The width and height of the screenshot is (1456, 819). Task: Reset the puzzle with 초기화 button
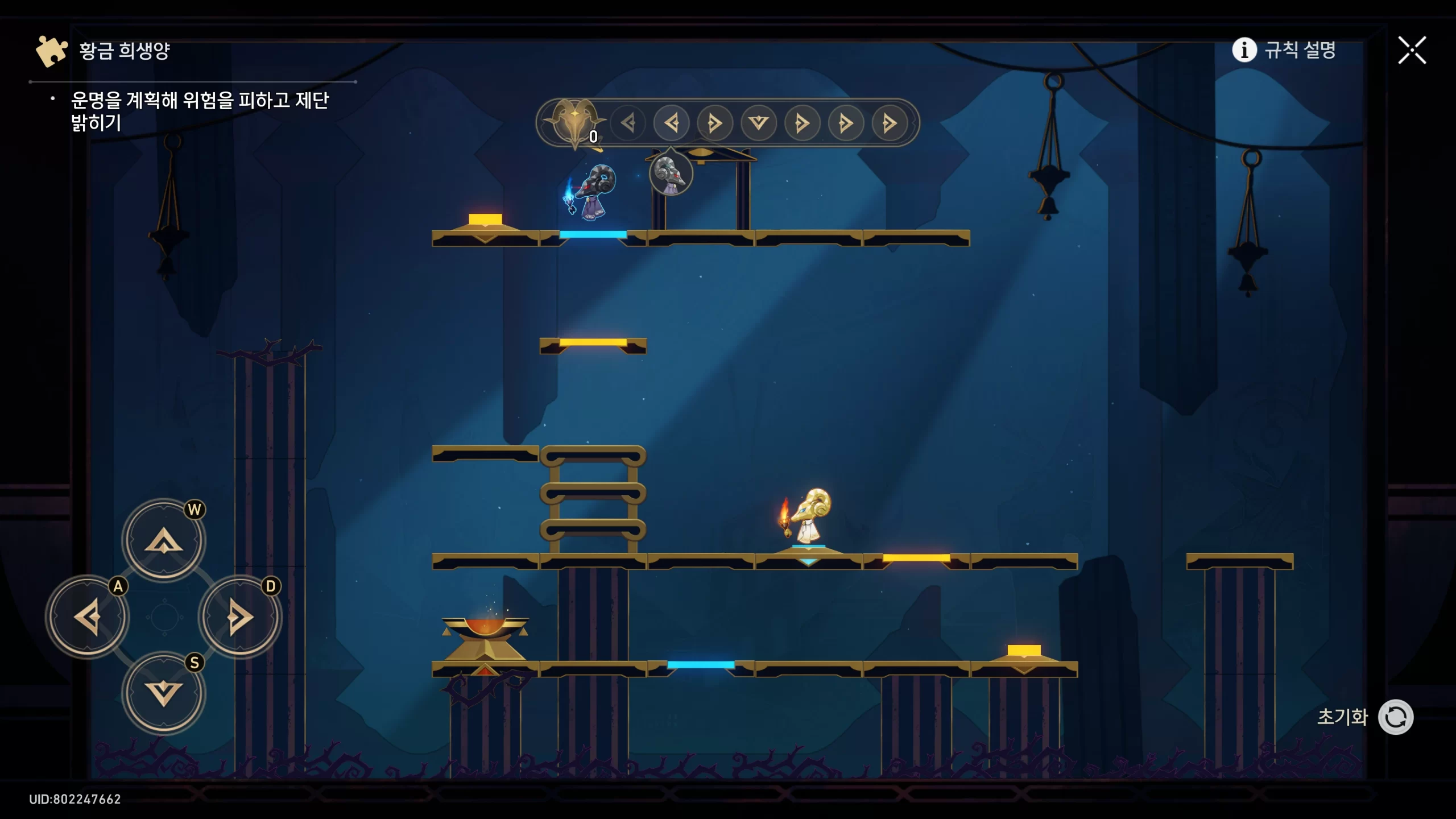point(1395,717)
